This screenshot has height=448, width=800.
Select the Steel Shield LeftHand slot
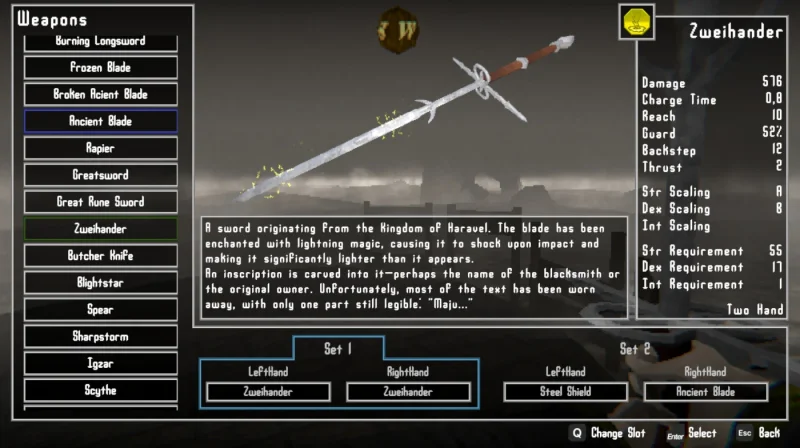coord(565,392)
